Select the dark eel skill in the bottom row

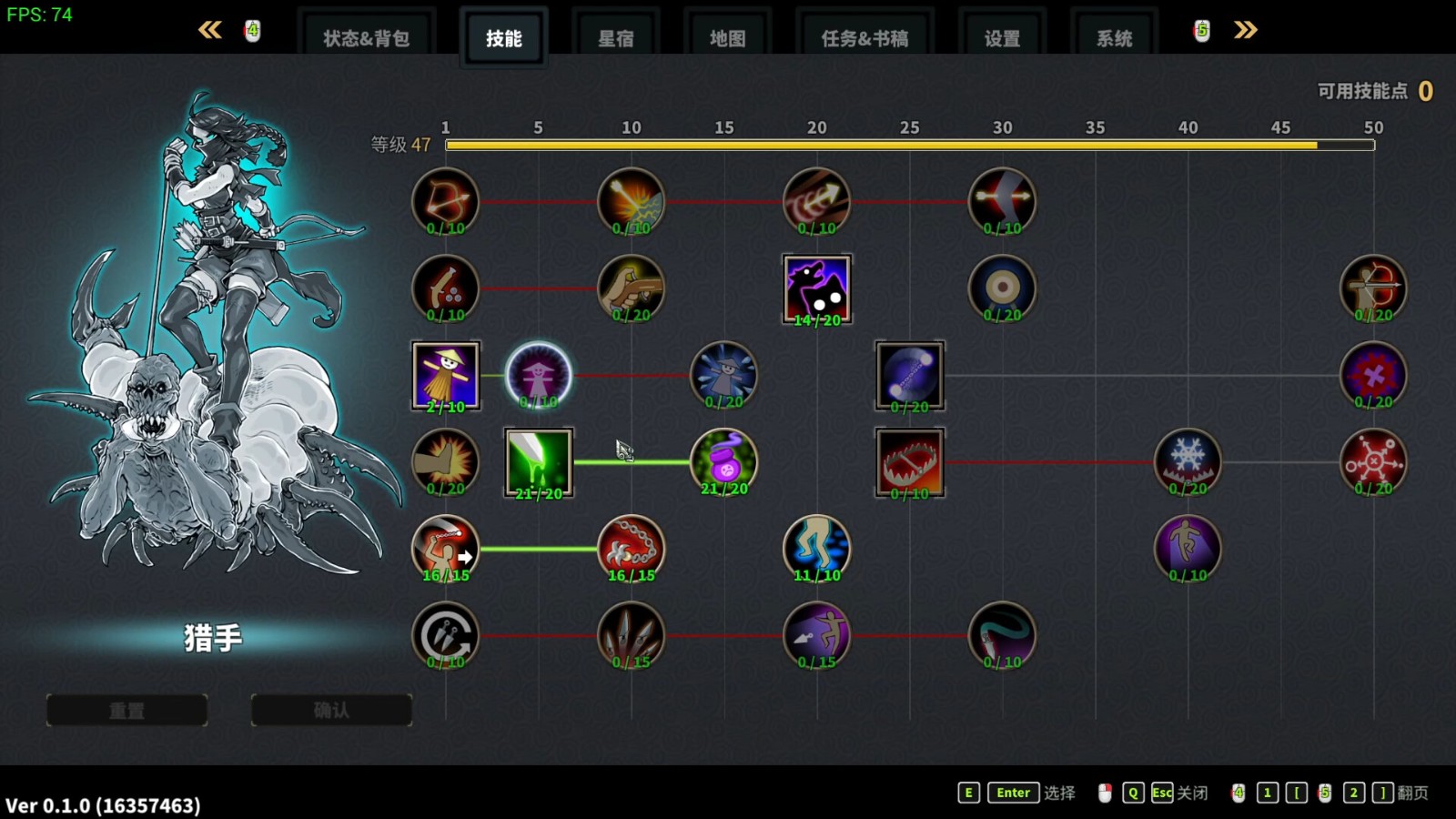coord(1002,635)
